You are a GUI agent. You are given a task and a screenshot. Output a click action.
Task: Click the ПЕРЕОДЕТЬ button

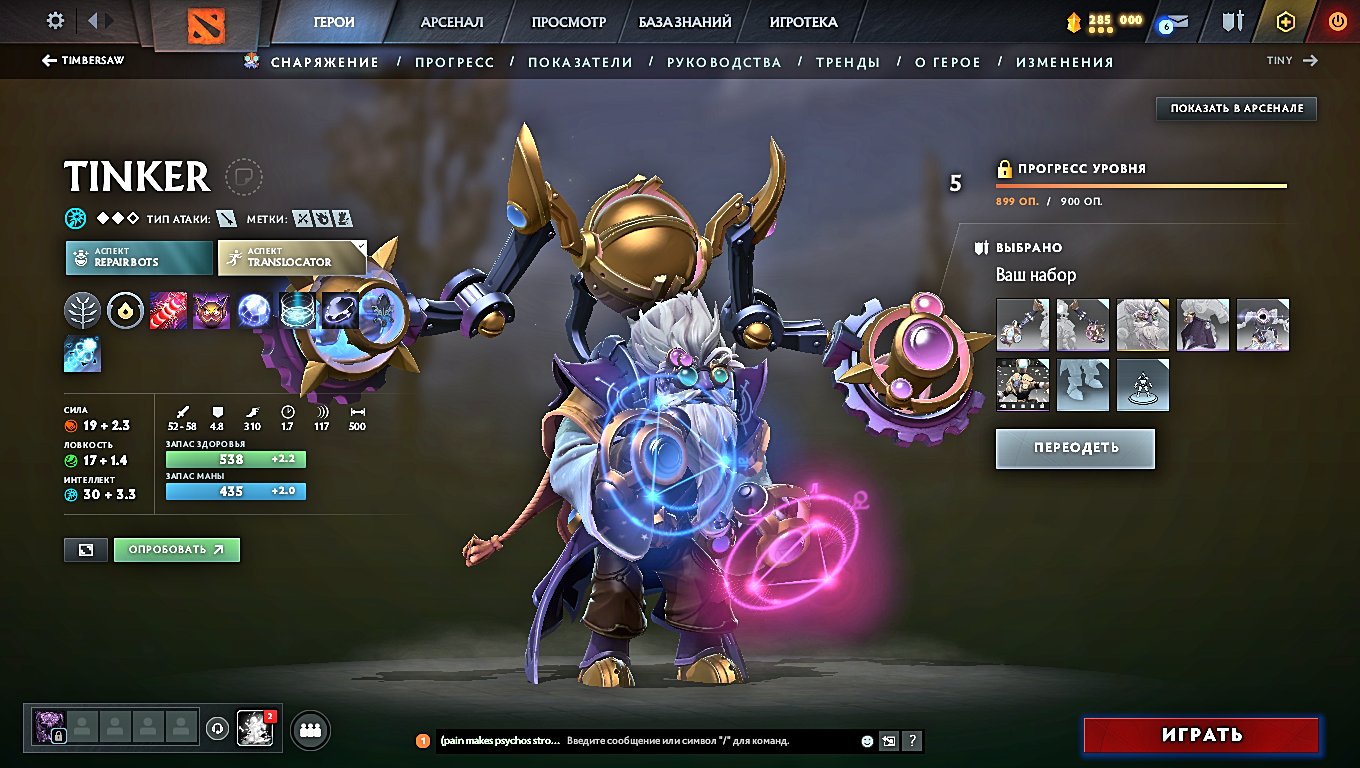pyautogui.click(x=1074, y=448)
